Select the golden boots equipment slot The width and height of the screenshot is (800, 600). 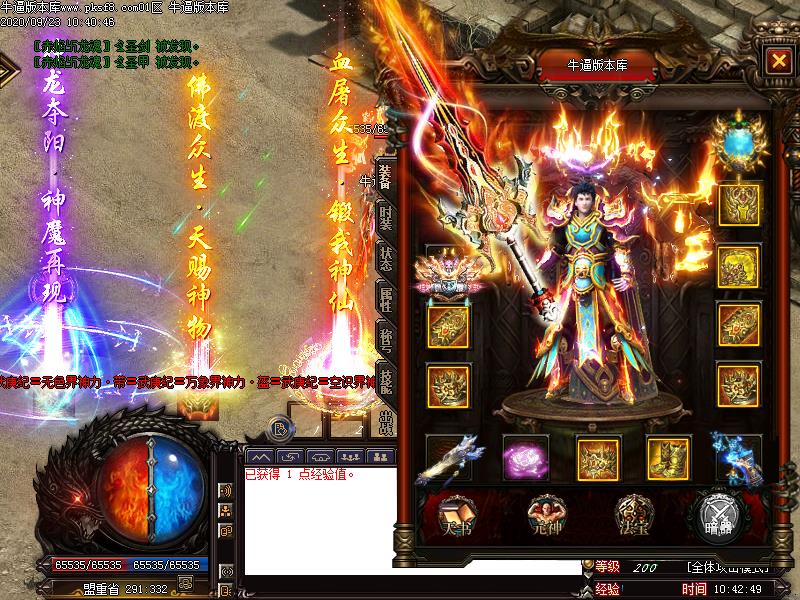(x=666, y=458)
